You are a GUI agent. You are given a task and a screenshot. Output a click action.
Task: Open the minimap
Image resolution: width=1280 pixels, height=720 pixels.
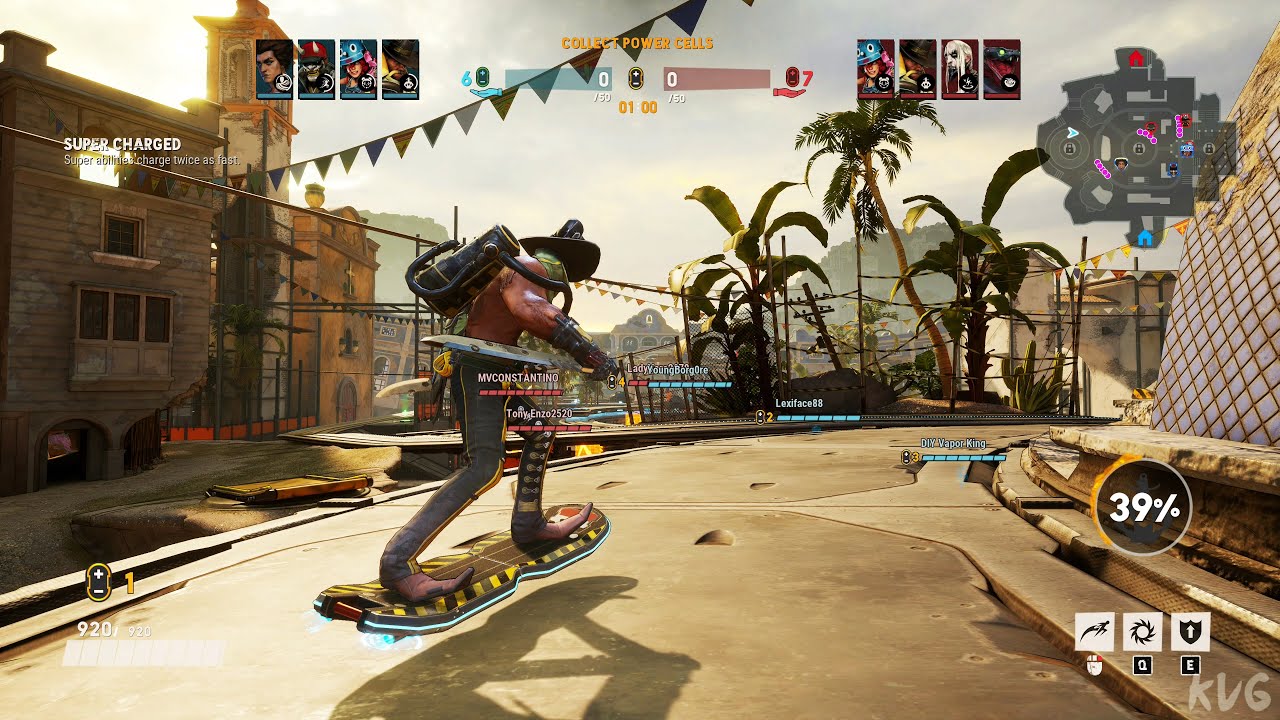click(1135, 145)
